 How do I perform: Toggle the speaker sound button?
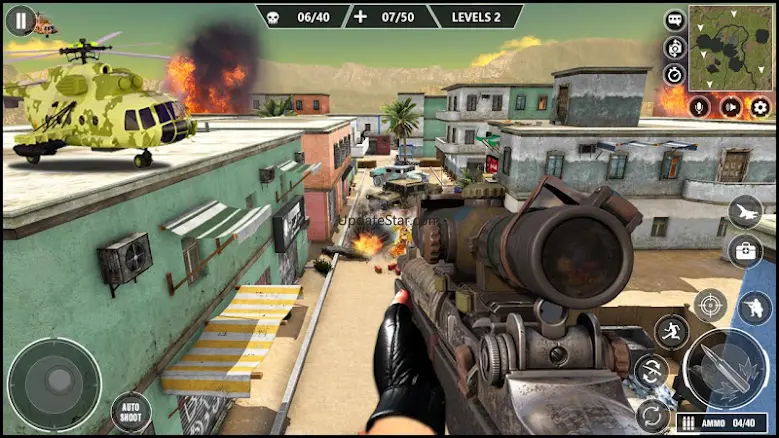click(731, 107)
